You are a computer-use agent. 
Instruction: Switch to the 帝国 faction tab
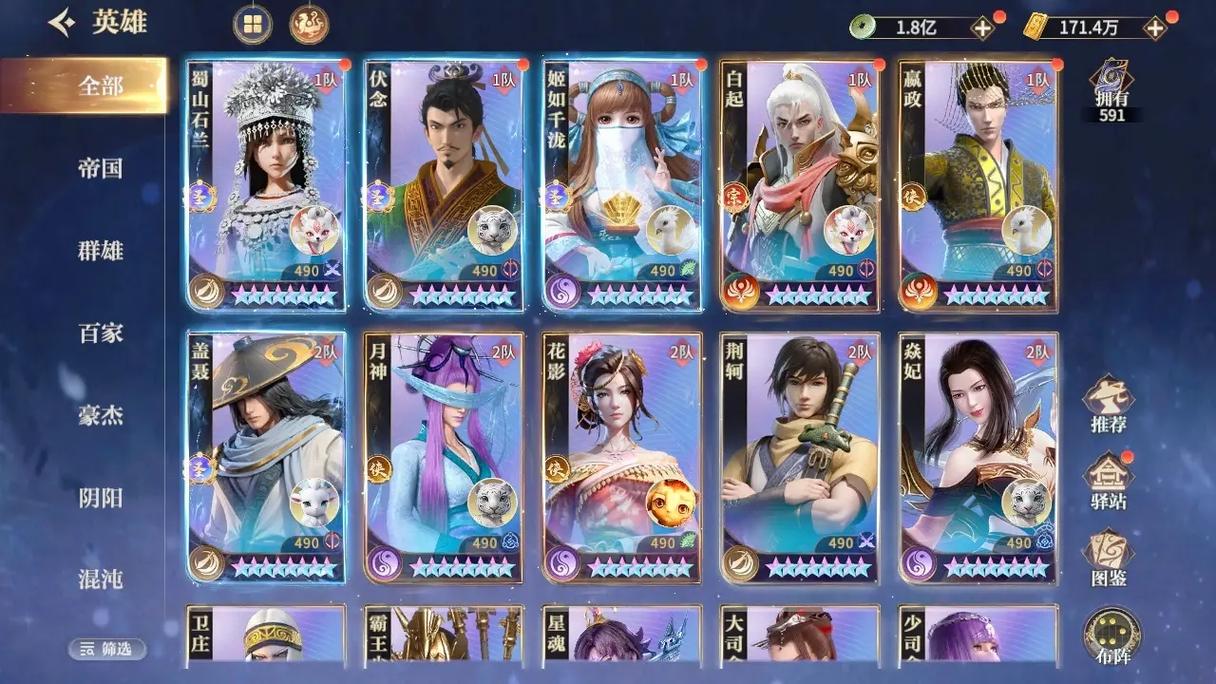point(100,168)
